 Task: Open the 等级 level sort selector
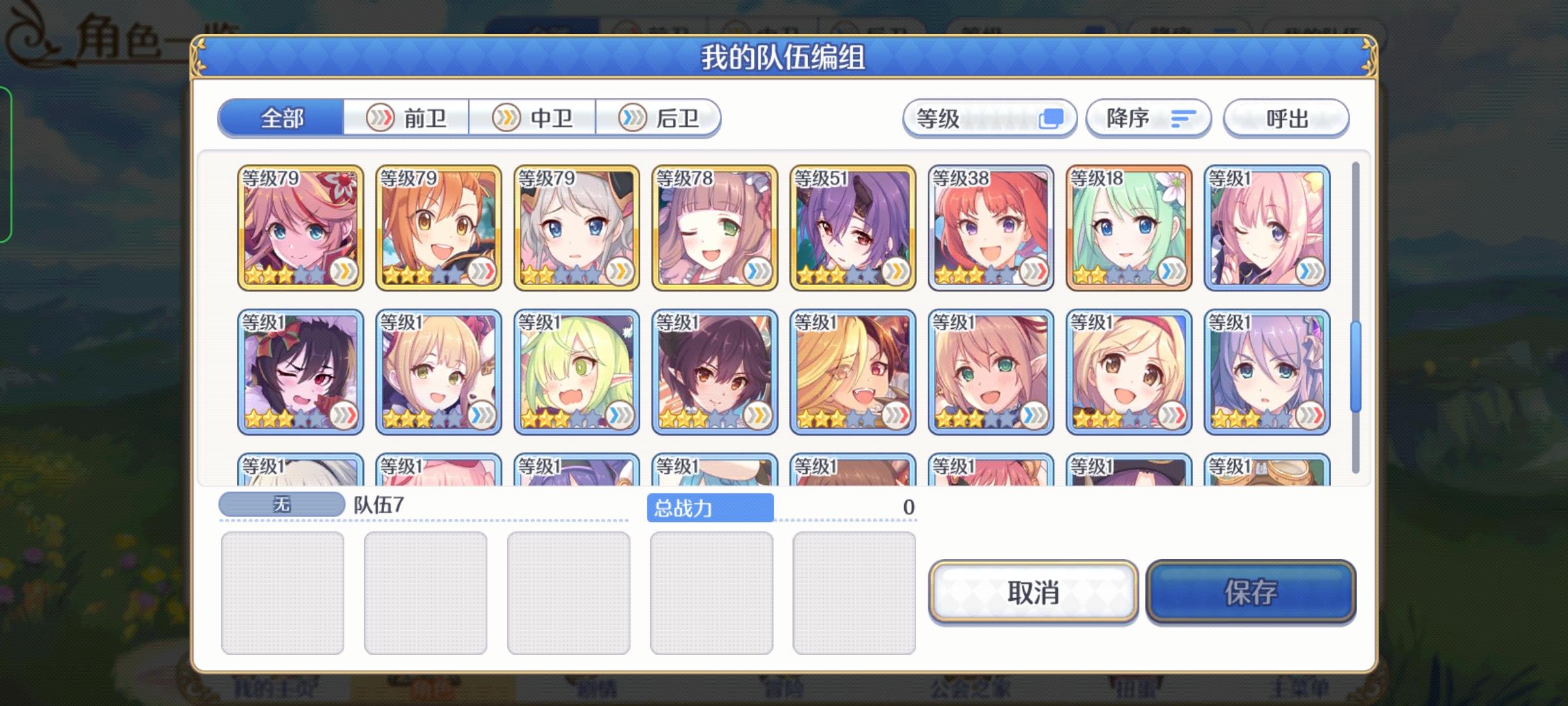coord(990,118)
